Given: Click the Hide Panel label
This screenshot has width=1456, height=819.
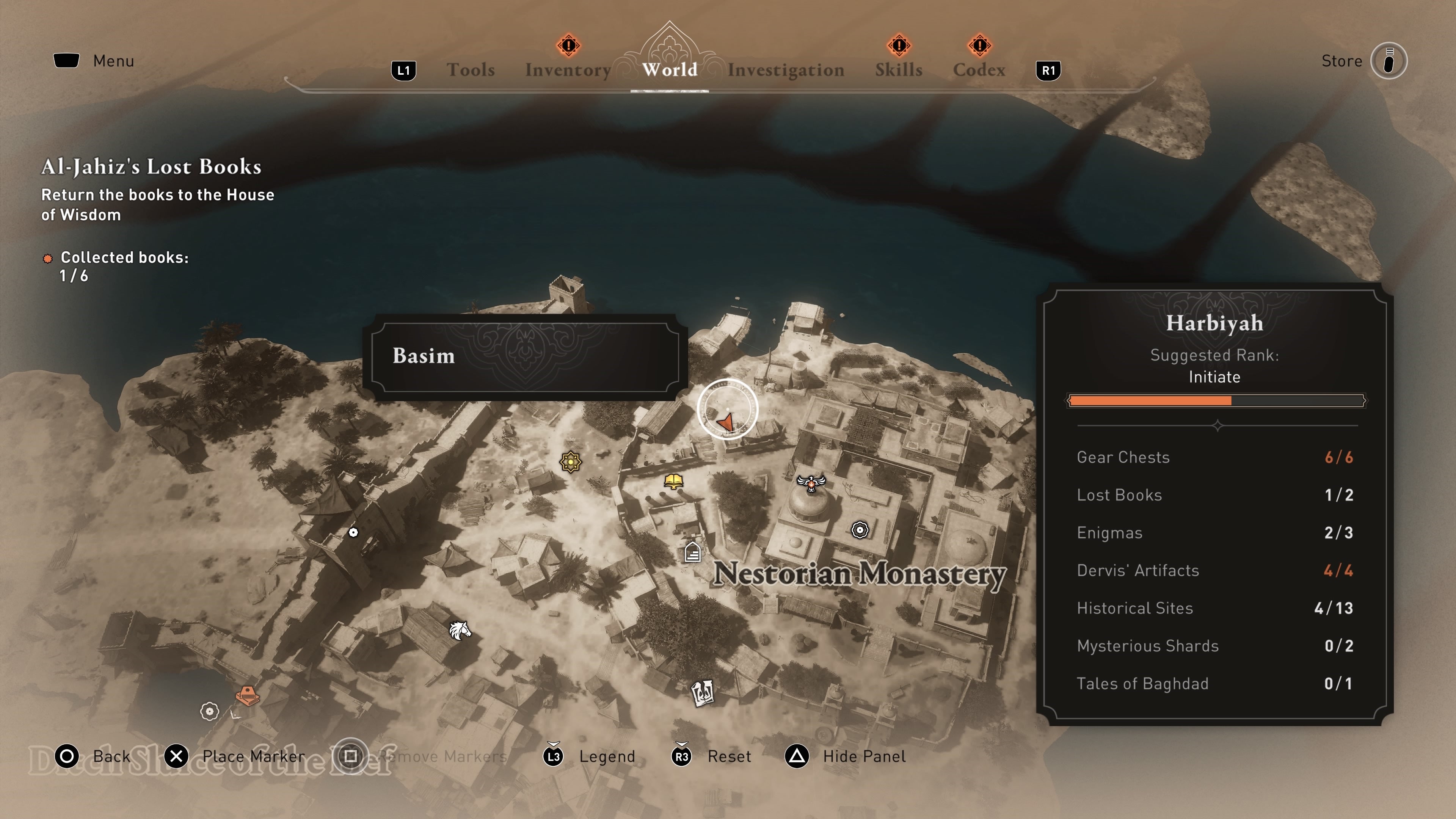Looking at the screenshot, I should [x=863, y=756].
